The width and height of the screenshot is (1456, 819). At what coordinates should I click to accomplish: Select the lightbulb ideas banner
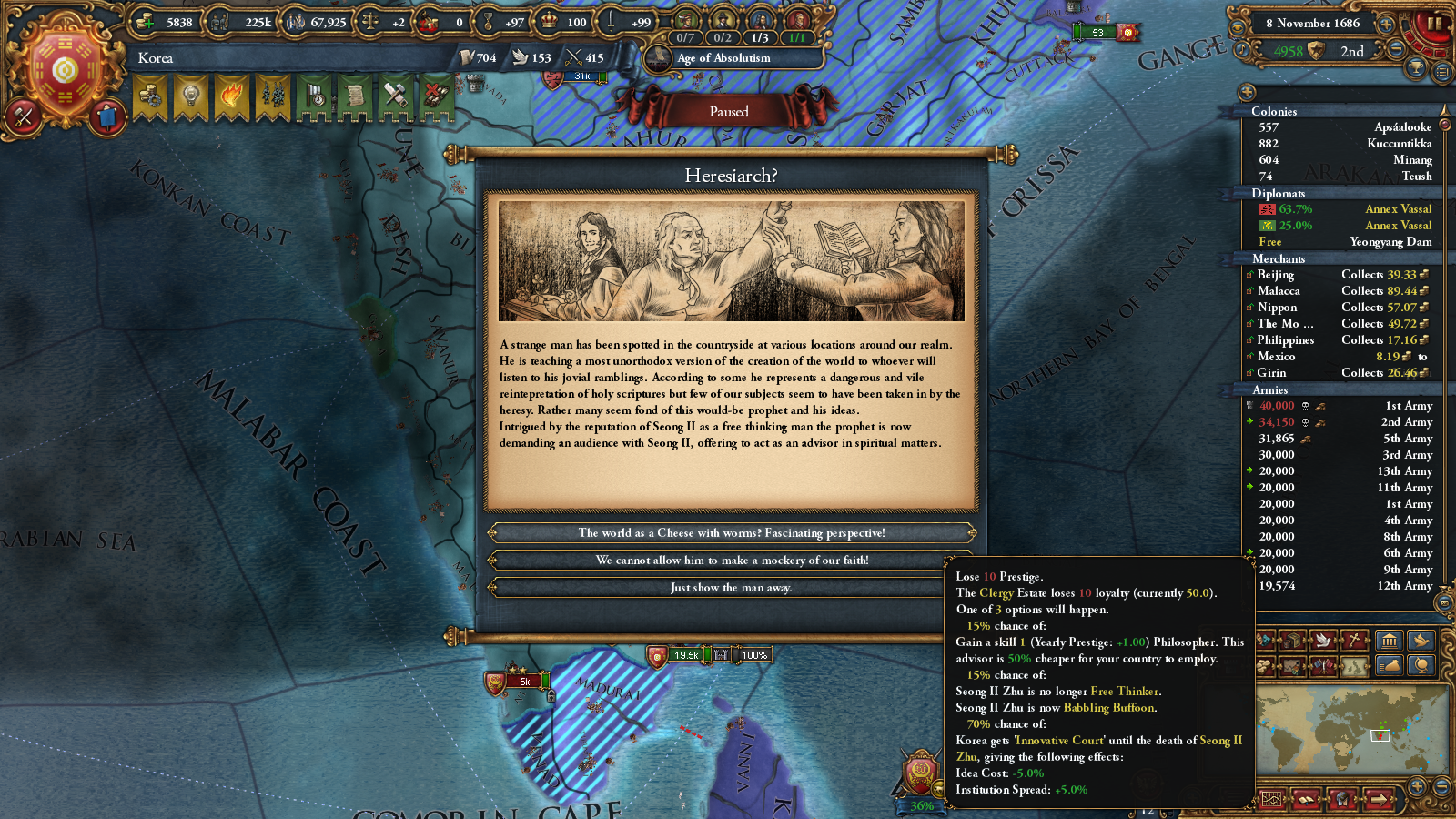click(x=192, y=96)
